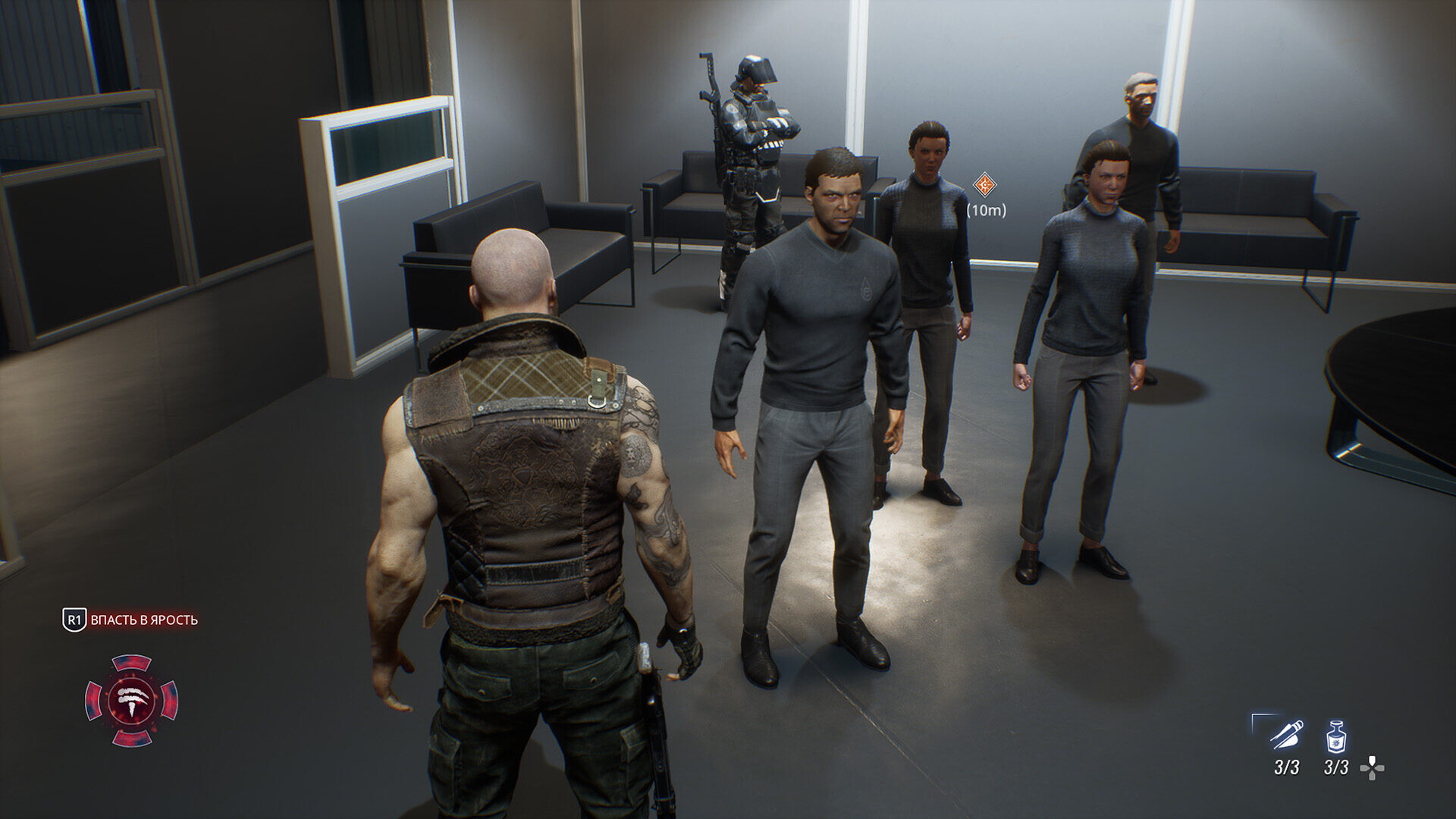The width and height of the screenshot is (1456, 819).
Task: Use the flask bottle item icon
Action: click(x=1335, y=736)
